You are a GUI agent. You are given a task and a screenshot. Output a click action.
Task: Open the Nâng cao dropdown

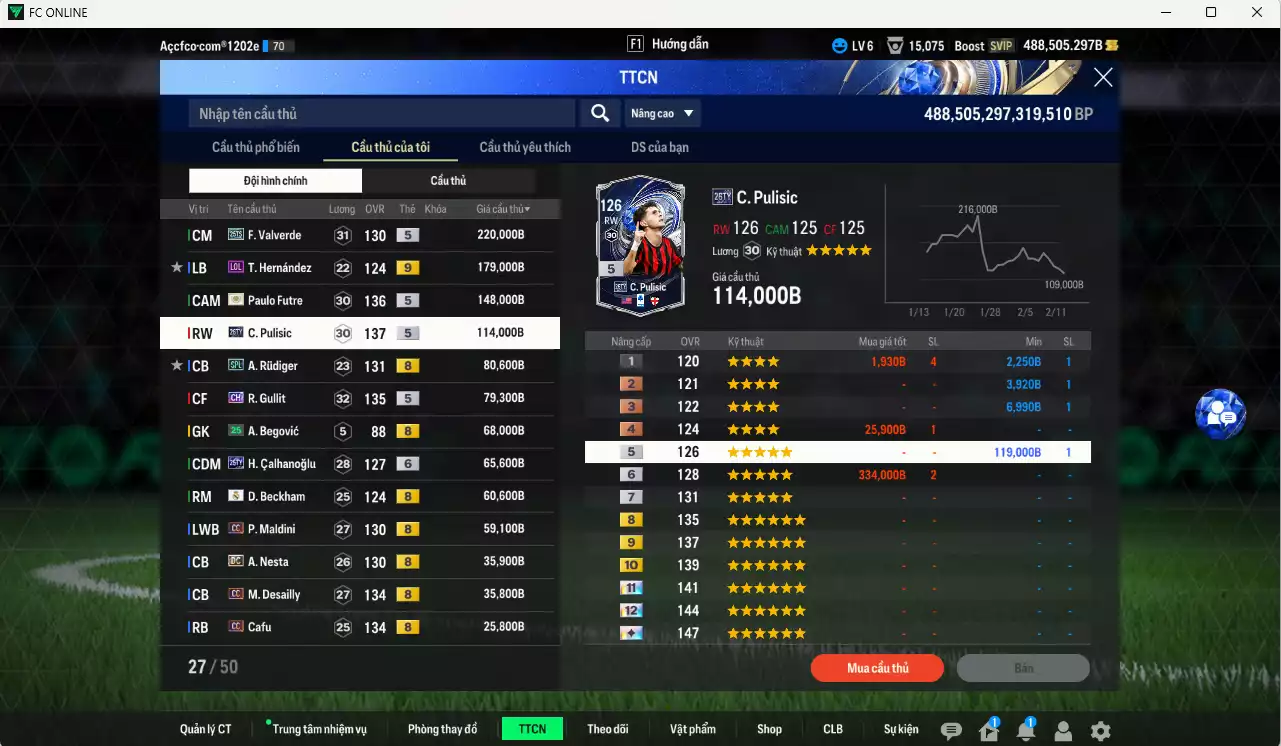click(x=662, y=114)
